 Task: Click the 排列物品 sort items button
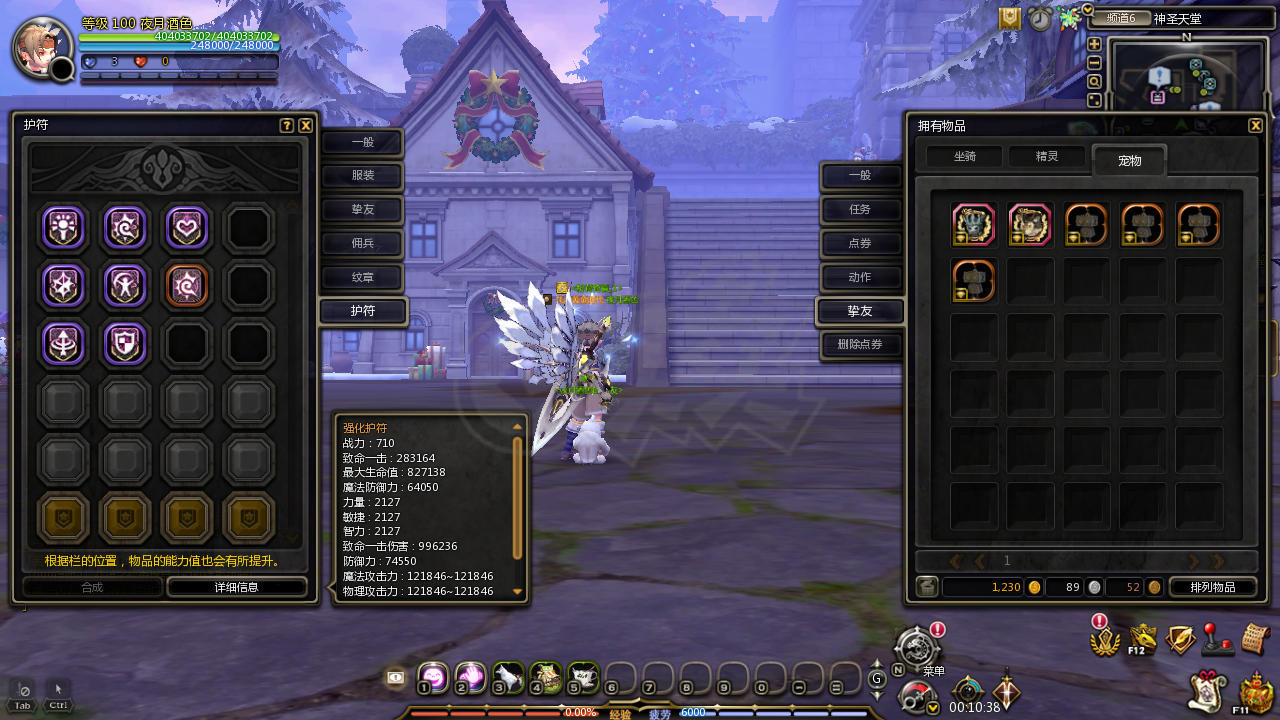point(1212,587)
